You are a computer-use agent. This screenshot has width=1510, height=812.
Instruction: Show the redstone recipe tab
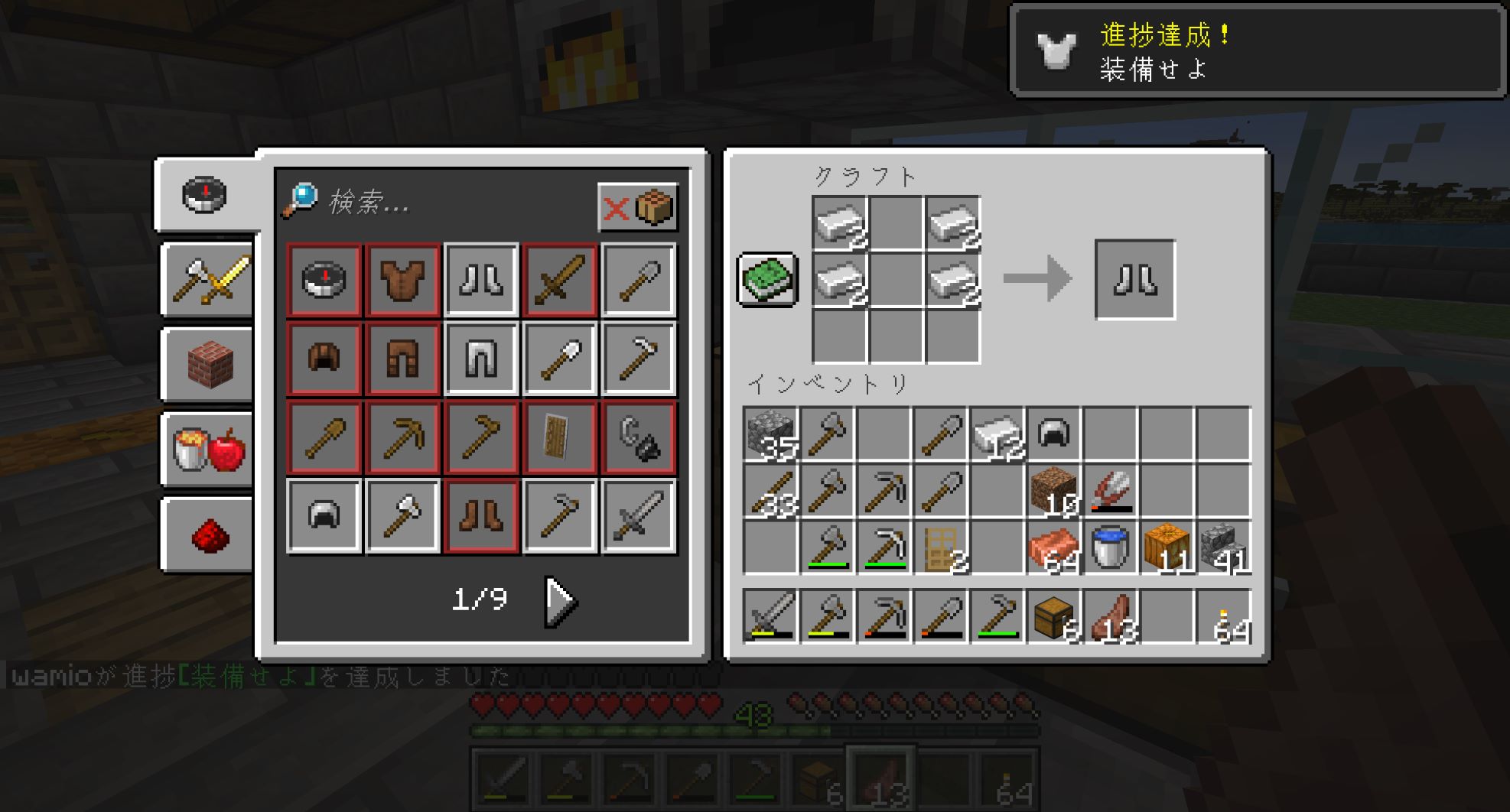[x=208, y=534]
